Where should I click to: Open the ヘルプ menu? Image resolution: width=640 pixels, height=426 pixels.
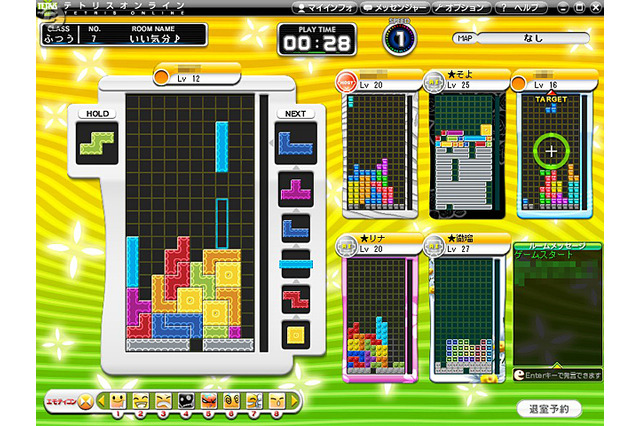[520, 8]
